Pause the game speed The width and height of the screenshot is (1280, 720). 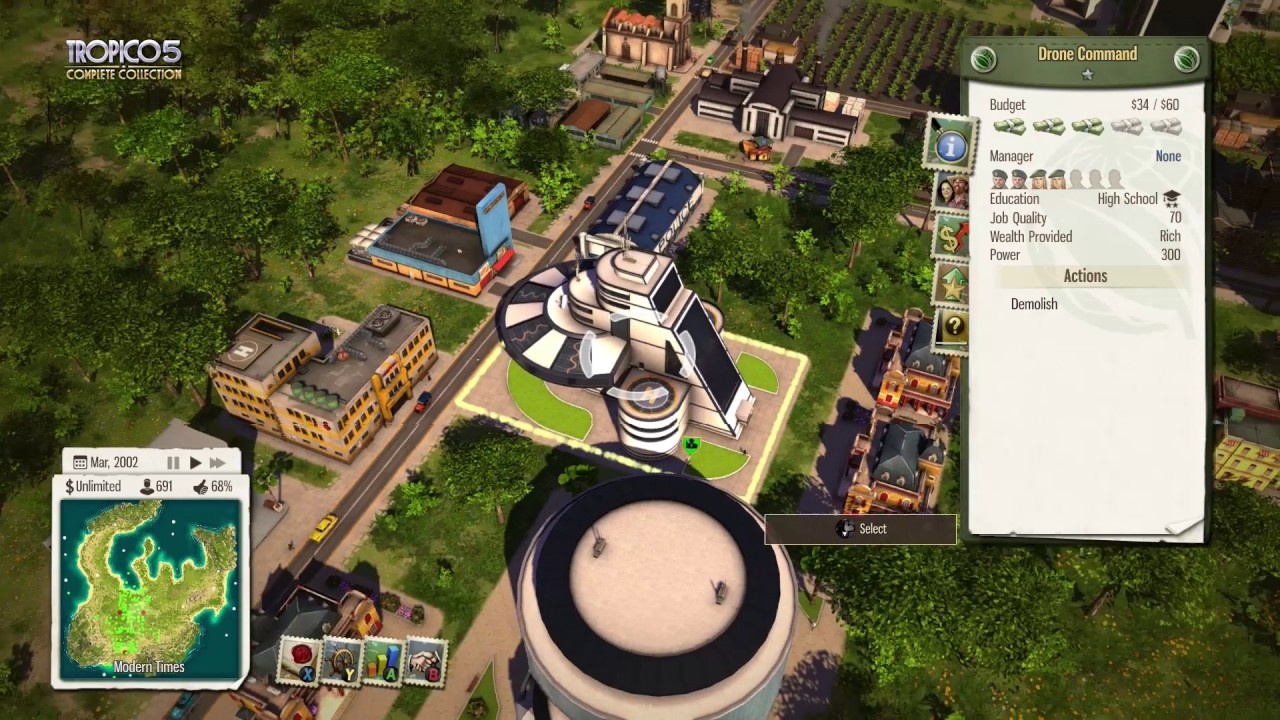pos(173,463)
